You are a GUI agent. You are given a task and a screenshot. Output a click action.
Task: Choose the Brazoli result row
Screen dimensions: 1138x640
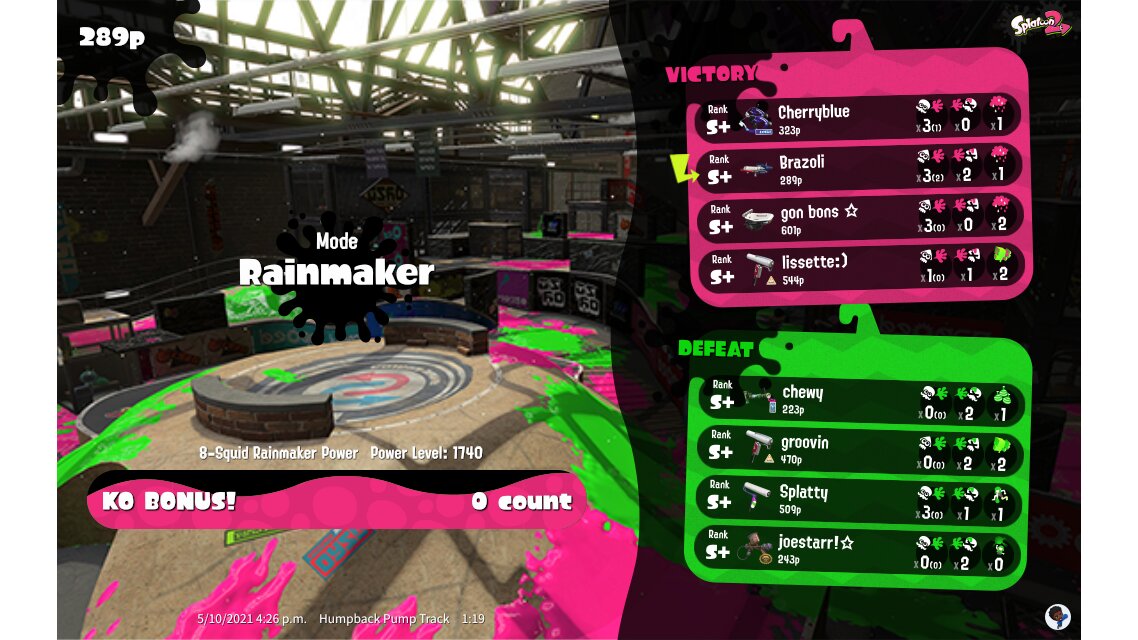[858, 167]
